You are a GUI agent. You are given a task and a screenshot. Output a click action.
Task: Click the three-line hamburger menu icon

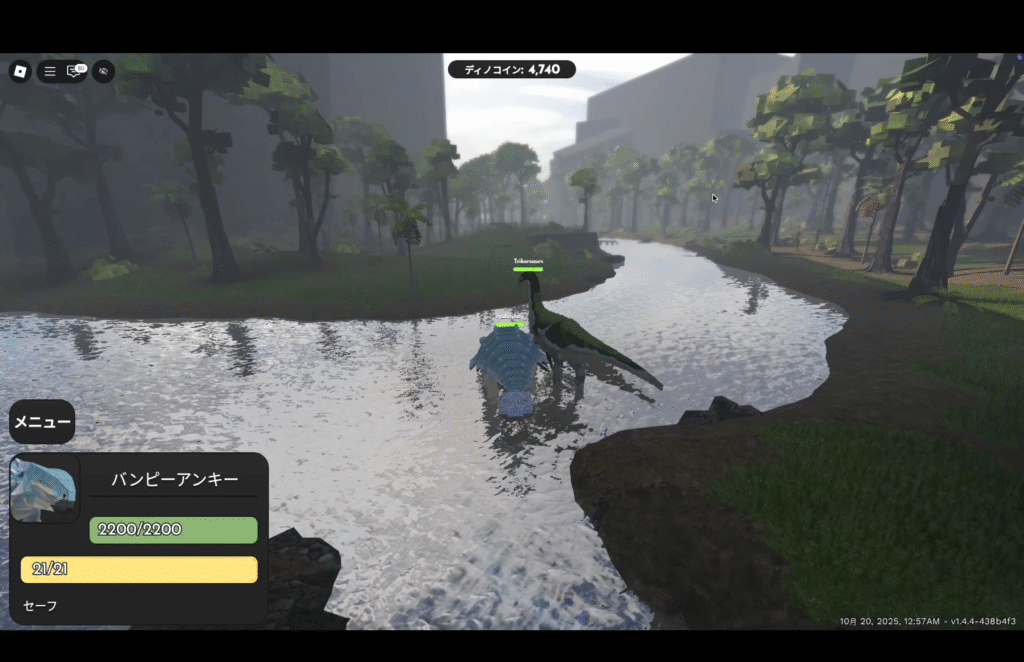coord(50,72)
